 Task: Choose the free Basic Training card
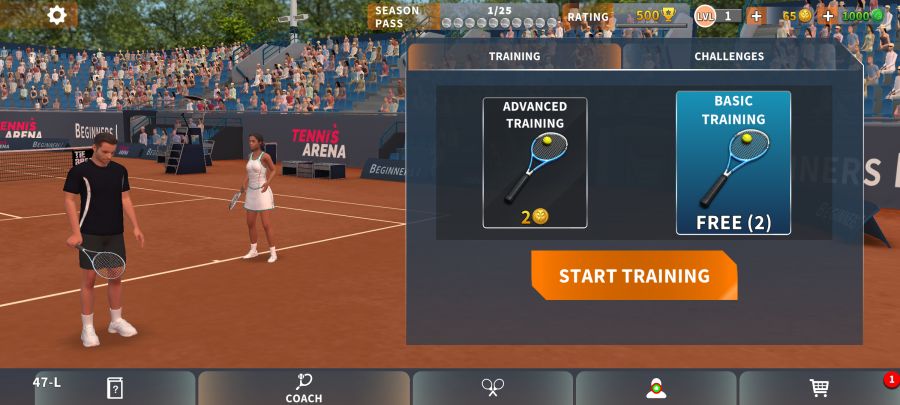pyautogui.click(x=733, y=163)
